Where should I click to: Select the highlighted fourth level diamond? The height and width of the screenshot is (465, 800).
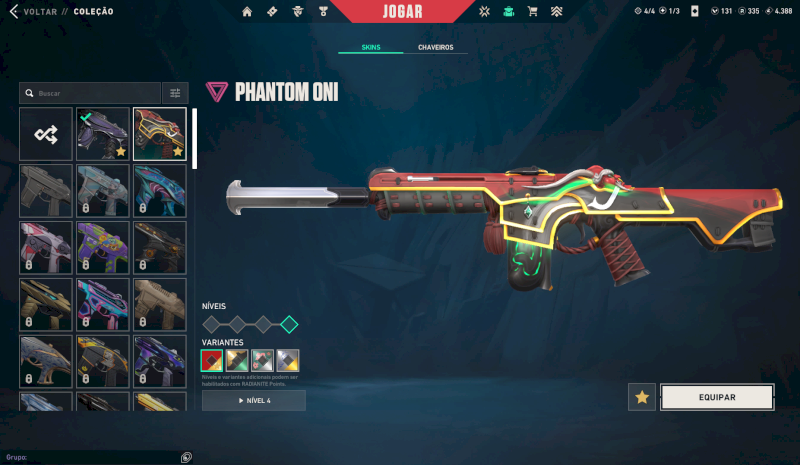(x=289, y=324)
